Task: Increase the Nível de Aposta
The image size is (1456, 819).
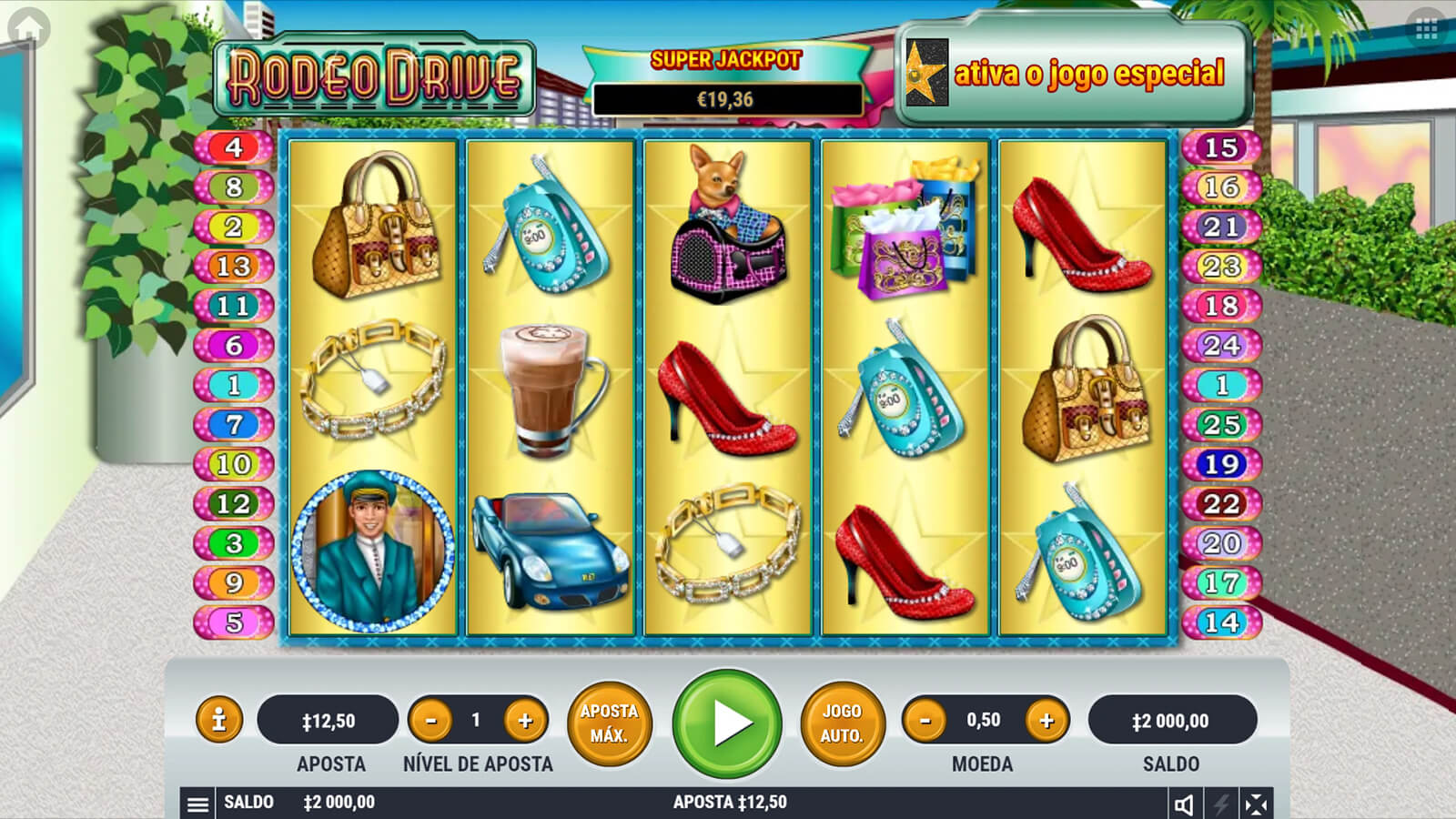Action: tap(525, 721)
